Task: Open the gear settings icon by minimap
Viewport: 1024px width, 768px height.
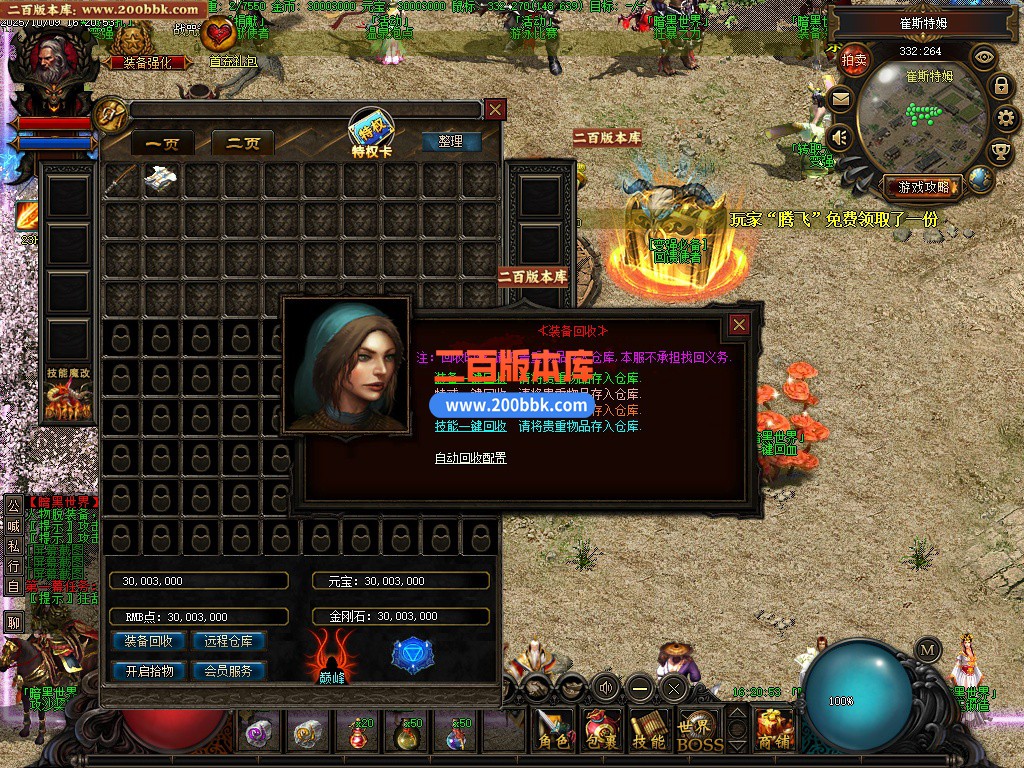Action: click(1006, 119)
